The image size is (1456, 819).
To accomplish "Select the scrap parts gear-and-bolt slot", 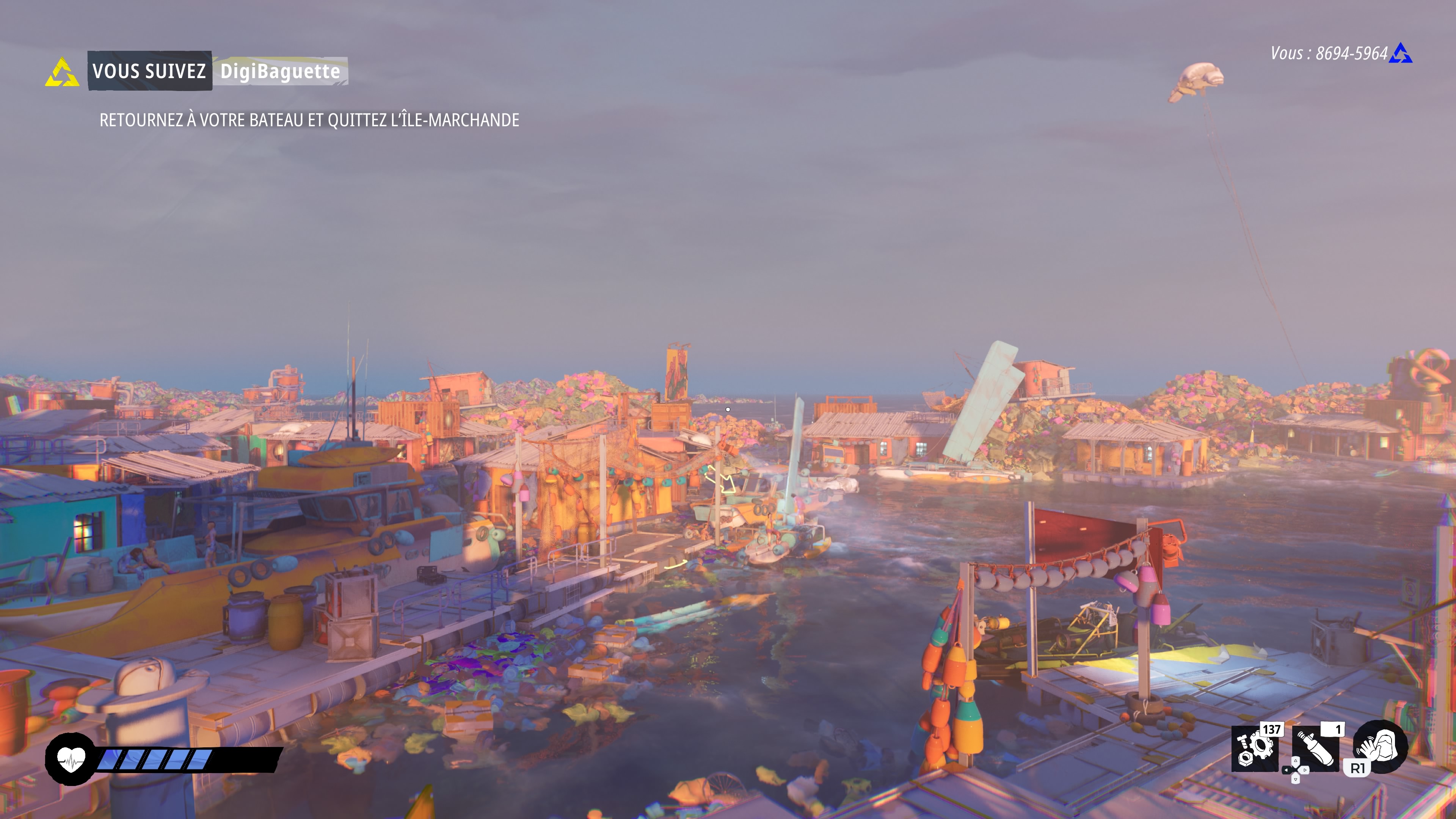I will [x=1255, y=748].
